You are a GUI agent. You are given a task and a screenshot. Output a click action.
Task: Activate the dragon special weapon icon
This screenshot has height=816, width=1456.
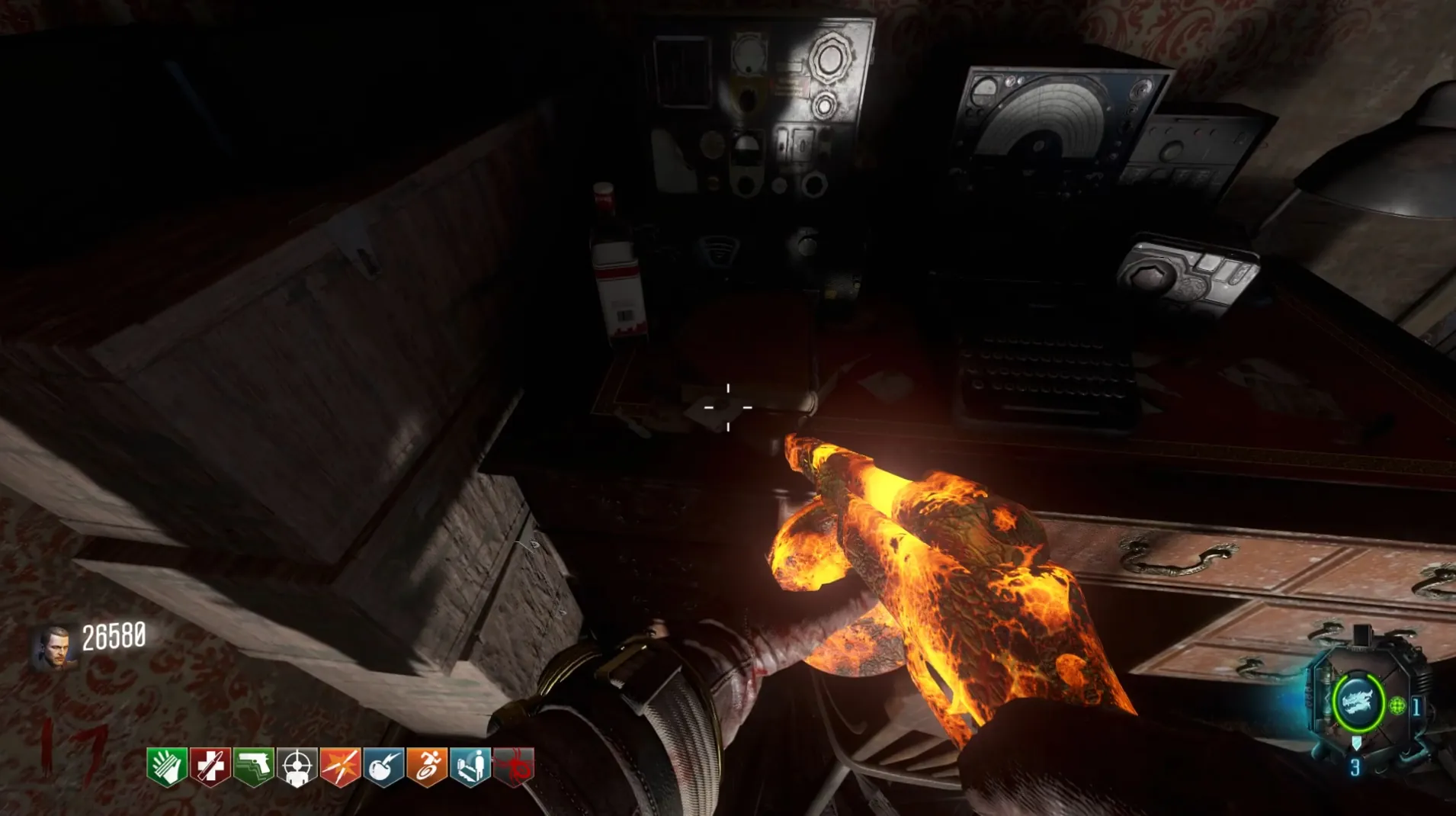point(1357,702)
